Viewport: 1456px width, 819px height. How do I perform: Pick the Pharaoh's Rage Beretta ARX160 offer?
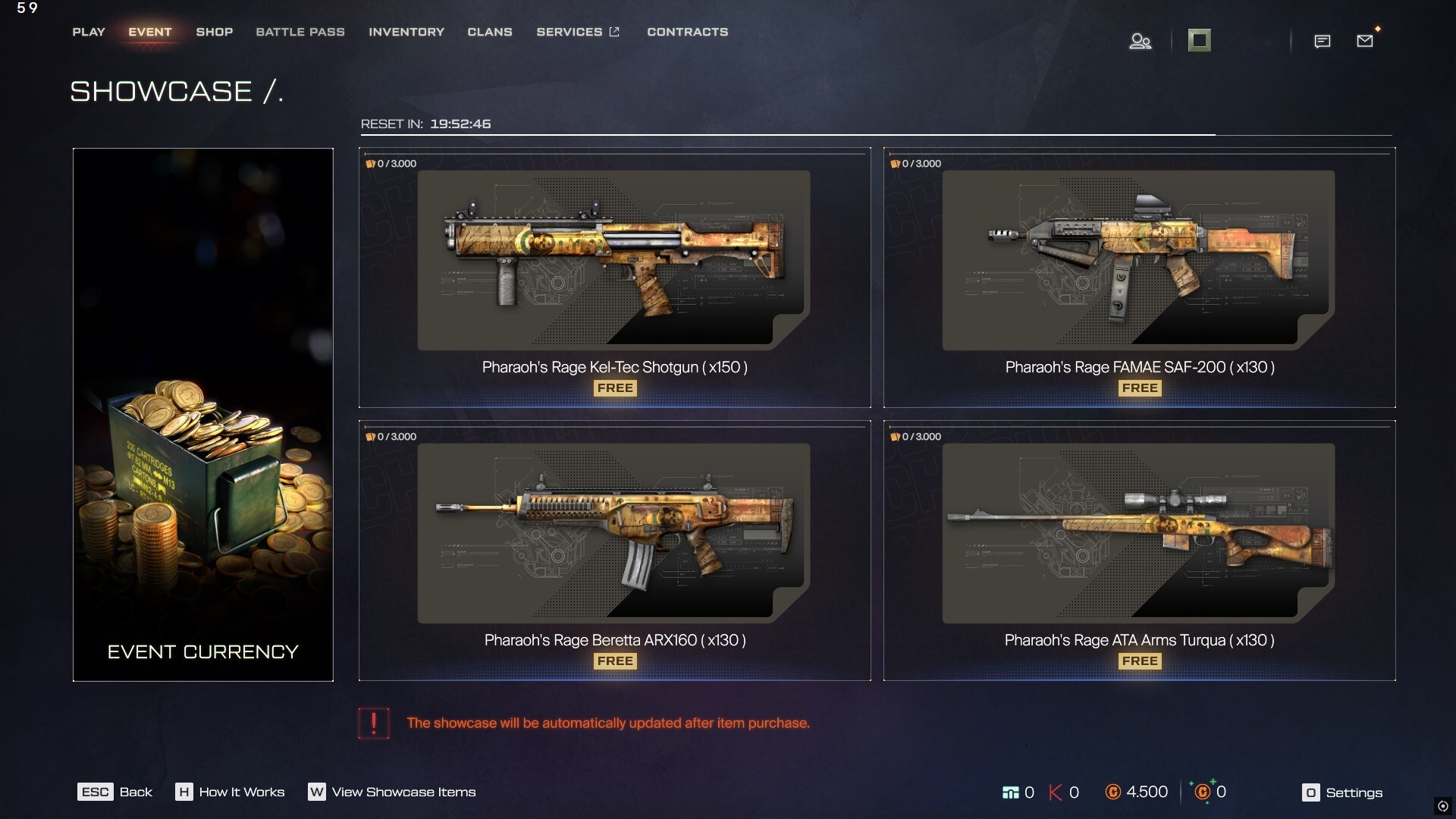pos(614,551)
